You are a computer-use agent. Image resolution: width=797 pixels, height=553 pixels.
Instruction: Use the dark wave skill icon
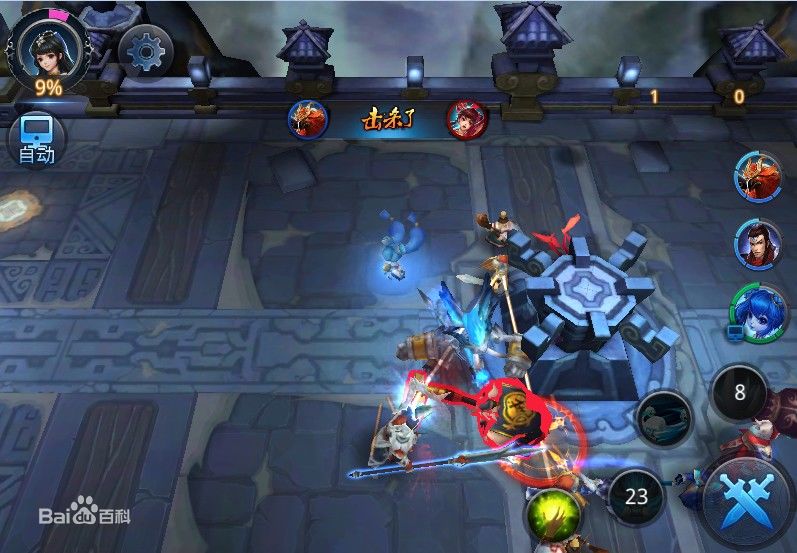[664, 419]
